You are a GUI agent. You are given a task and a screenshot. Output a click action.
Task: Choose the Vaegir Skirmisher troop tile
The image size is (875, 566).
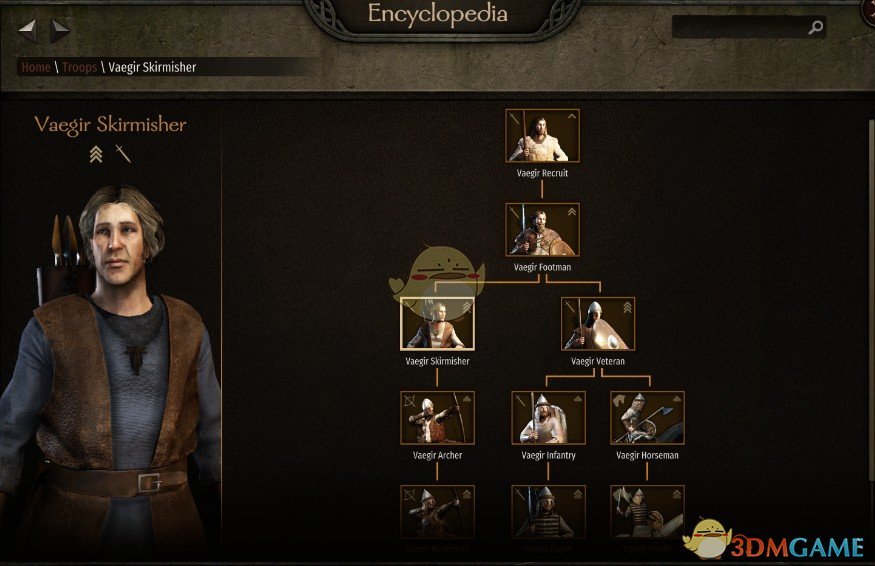click(x=437, y=324)
